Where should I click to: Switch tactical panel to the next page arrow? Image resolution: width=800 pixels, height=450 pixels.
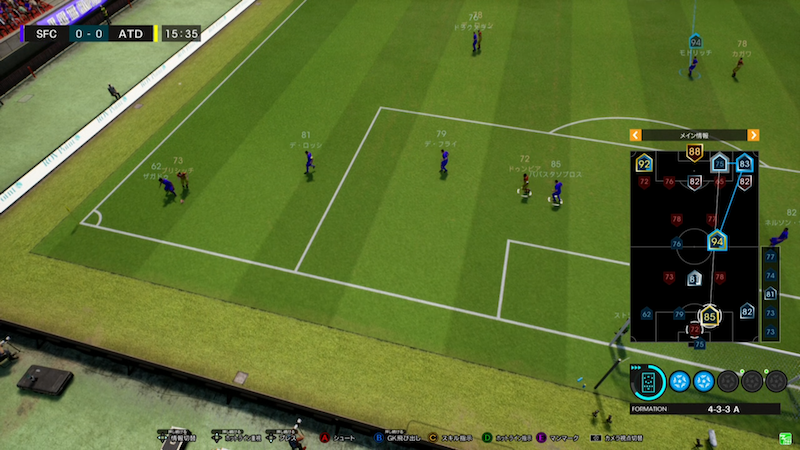[x=753, y=135]
